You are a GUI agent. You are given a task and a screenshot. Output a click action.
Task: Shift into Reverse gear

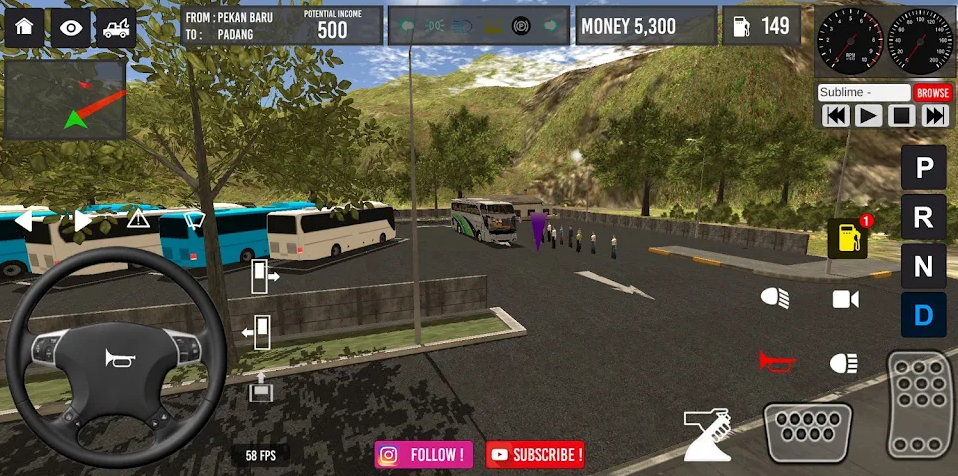923,217
